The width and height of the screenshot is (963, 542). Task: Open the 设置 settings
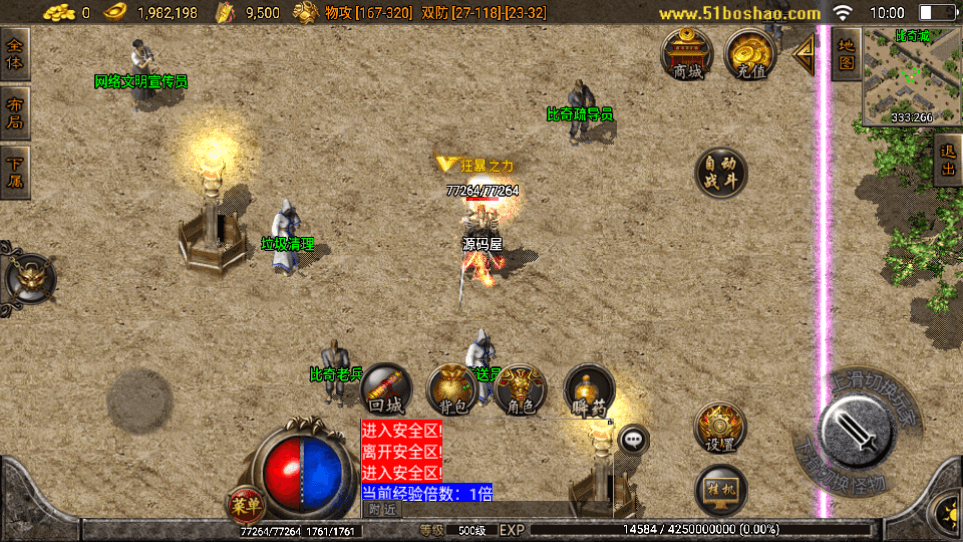(x=720, y=428)
